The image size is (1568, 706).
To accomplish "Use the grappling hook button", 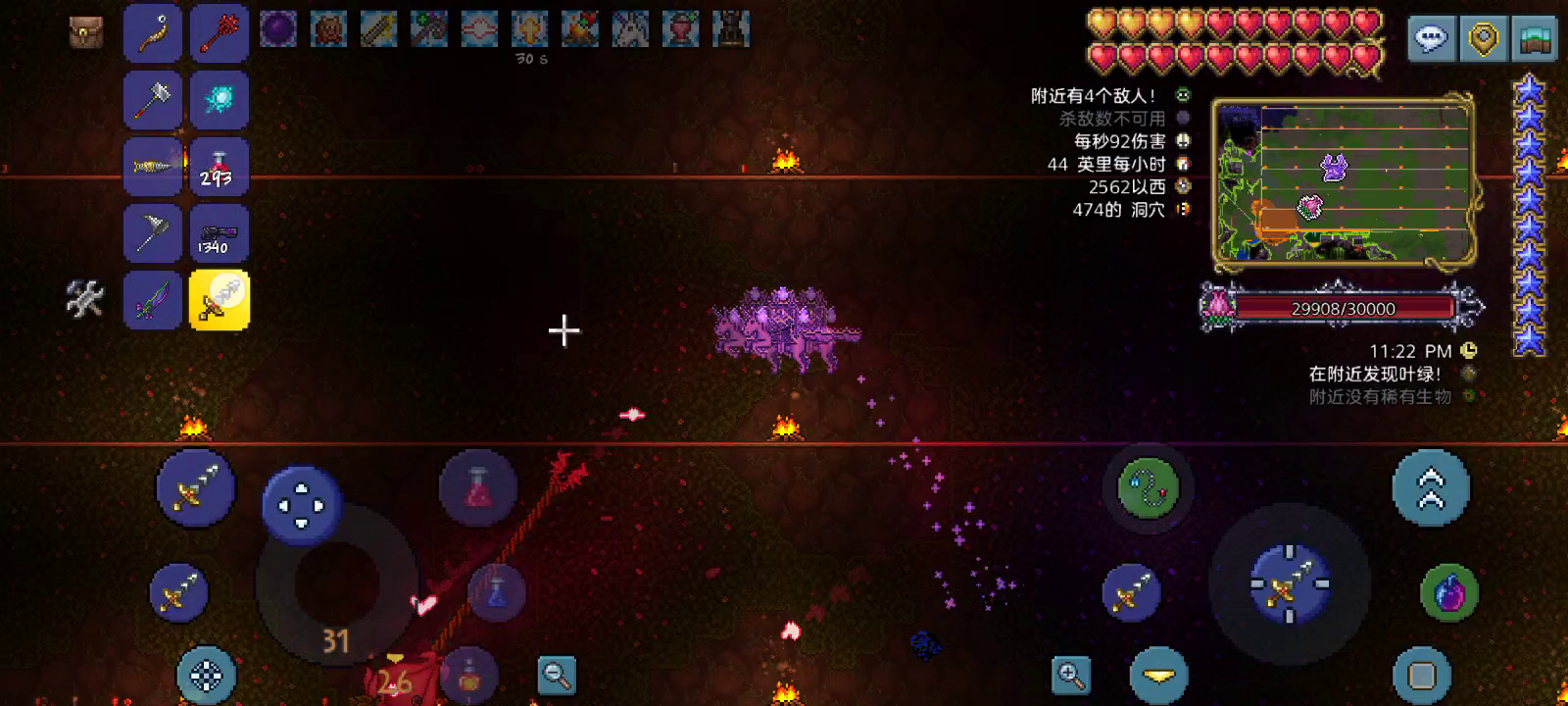I will tap(1148, 486).
